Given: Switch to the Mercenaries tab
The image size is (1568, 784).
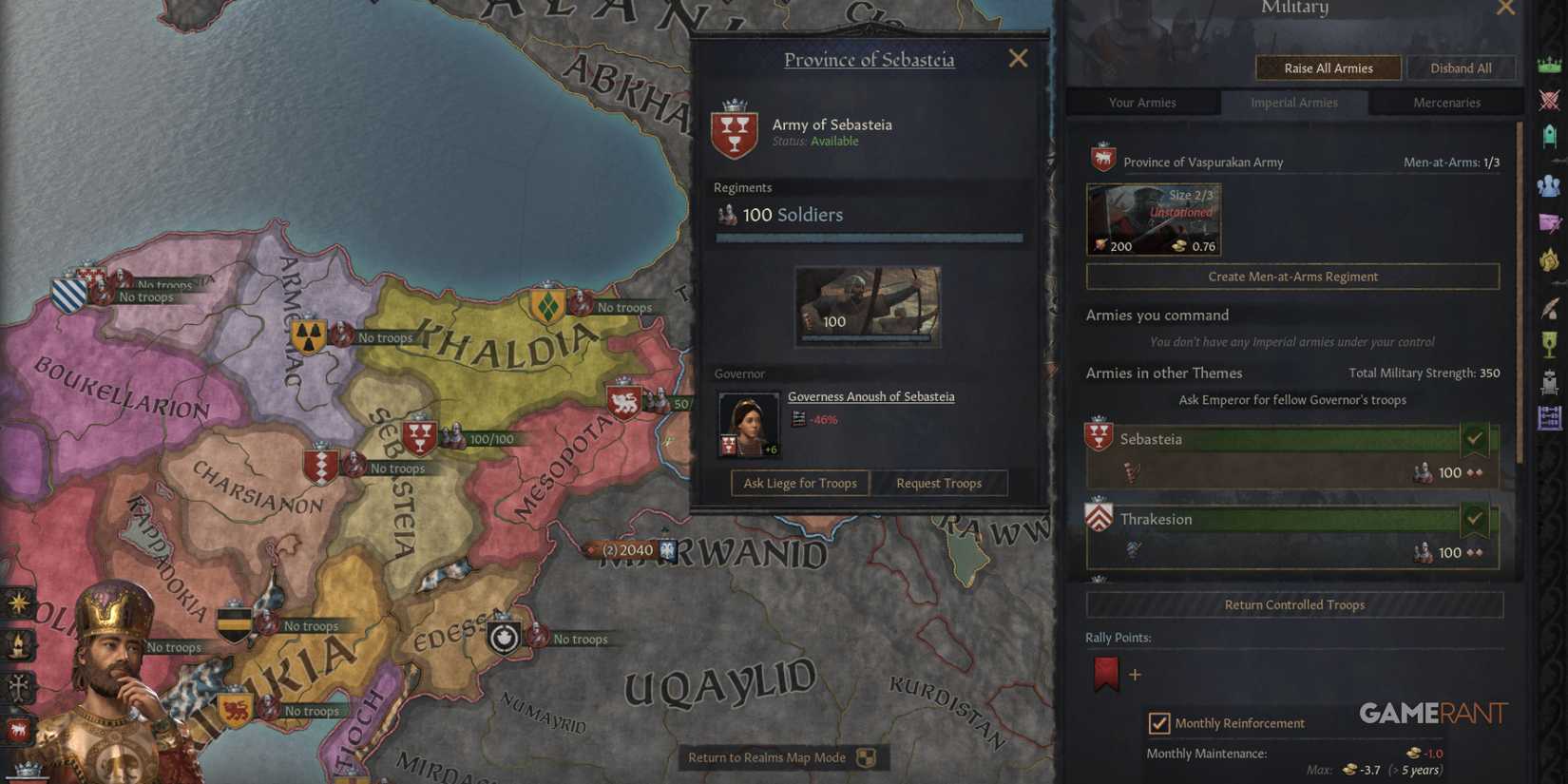Looking at the screenshot, I should pyautogui.click(x=1446, y=102).
